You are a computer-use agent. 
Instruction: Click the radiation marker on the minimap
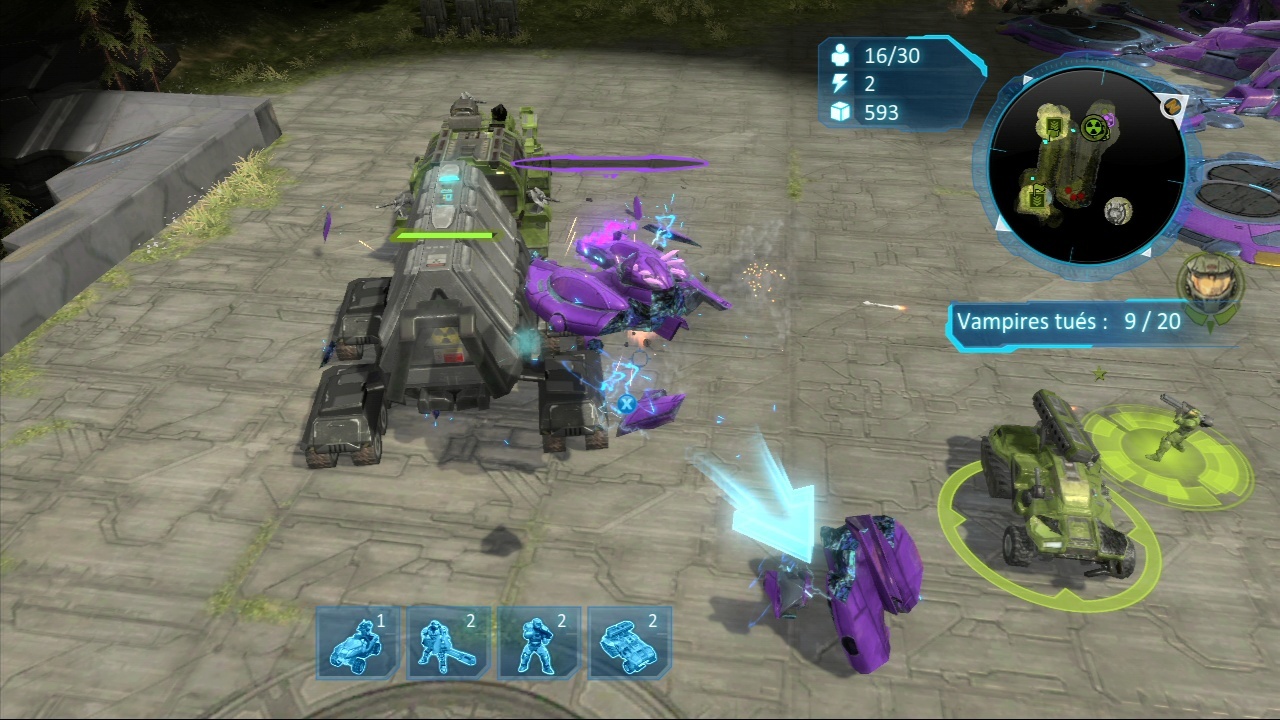[x=1094, y=127]
